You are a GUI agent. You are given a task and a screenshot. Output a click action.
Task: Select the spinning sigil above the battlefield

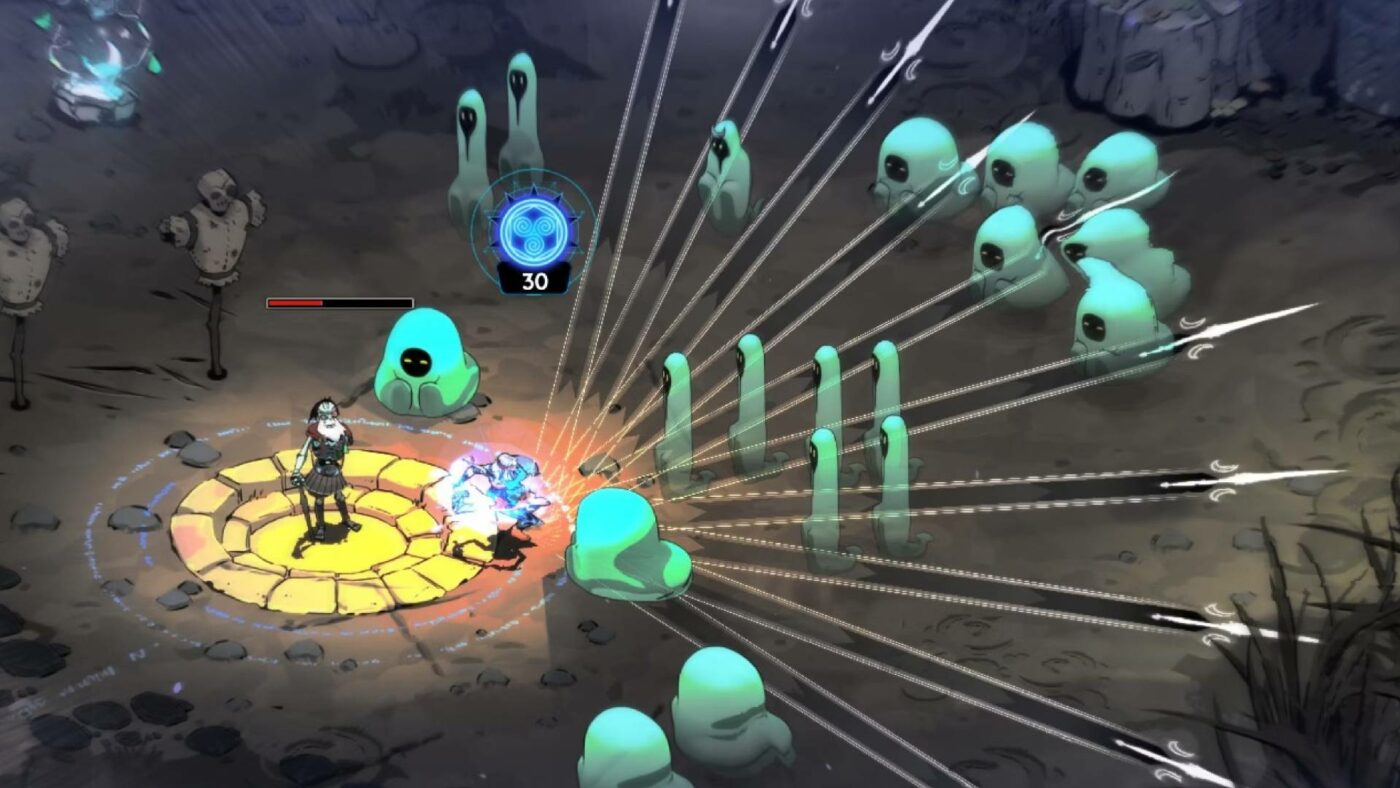coord(533,230)
